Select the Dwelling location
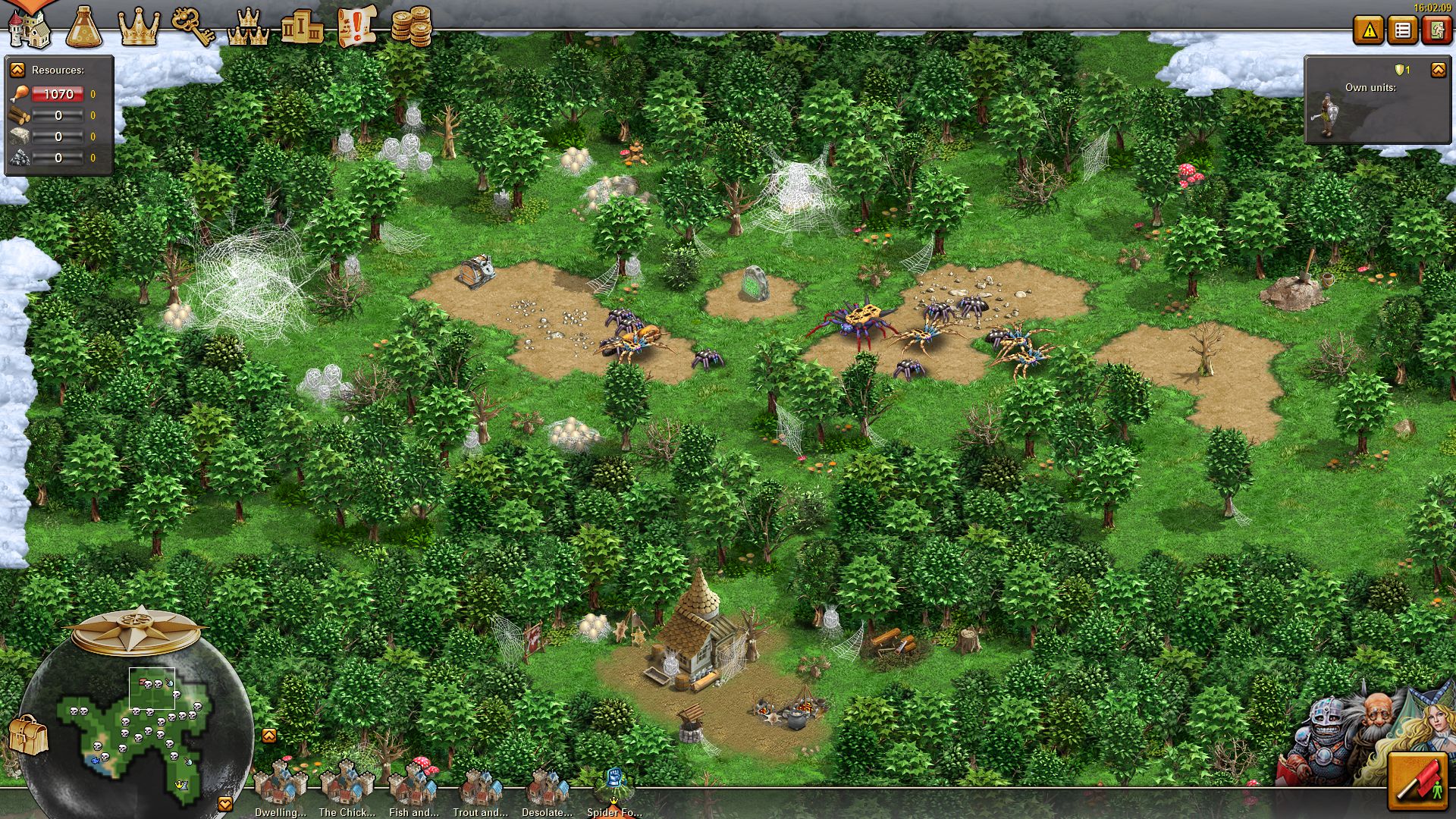This screenshot has width=1456, height=819. (280, 789)
